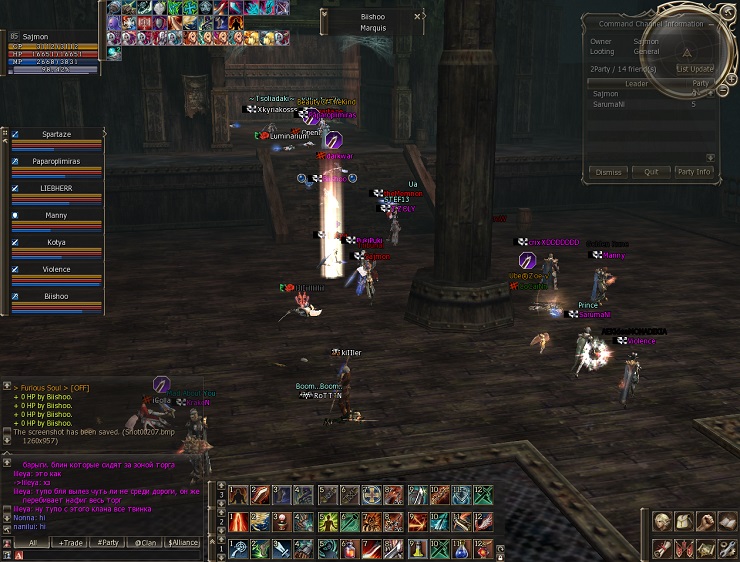Target party member LIEBHERR

pyautogui.click(x=57, y=188)
